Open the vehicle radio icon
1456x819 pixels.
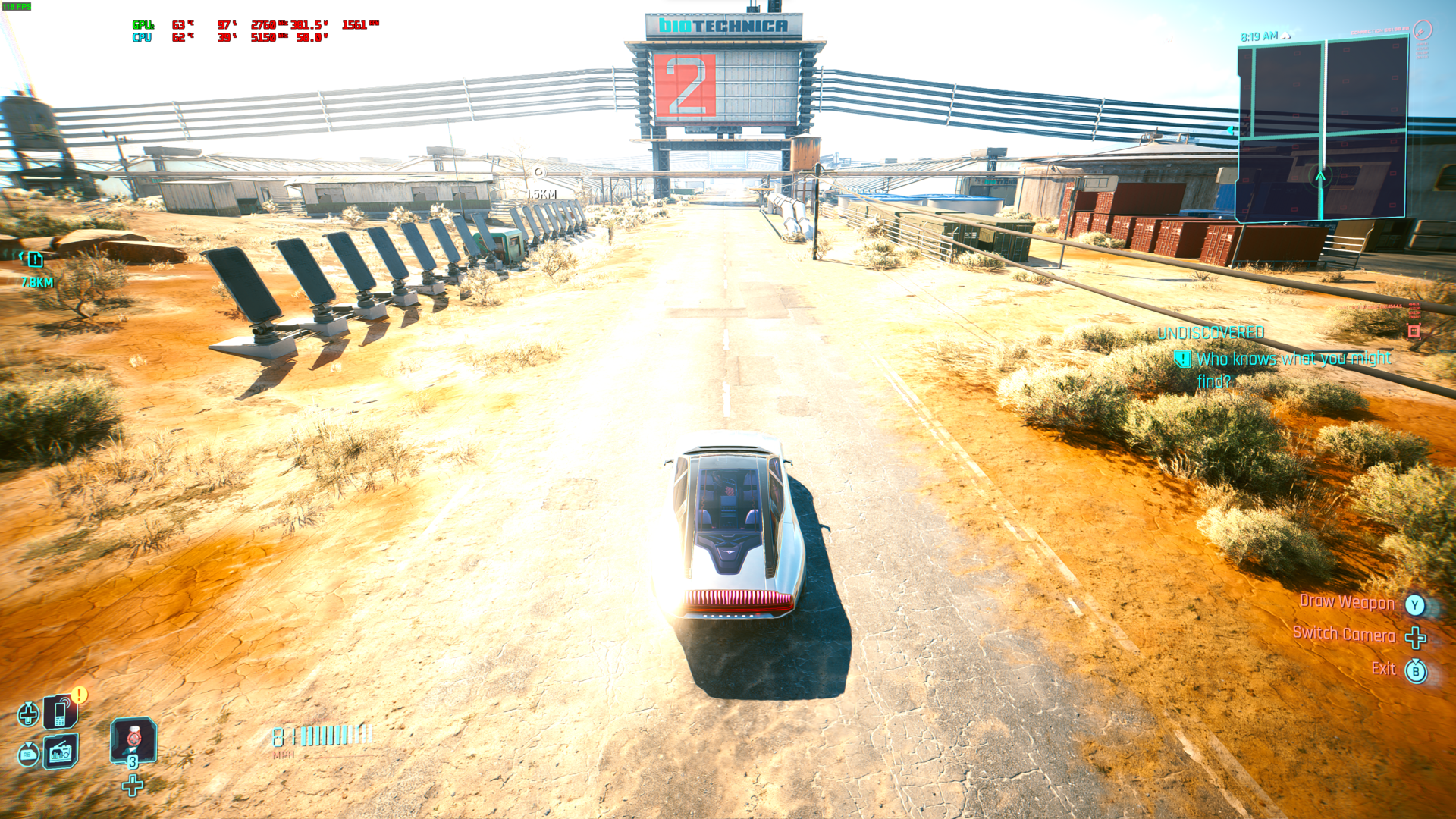pyautogui.click(x=60, y=752)
